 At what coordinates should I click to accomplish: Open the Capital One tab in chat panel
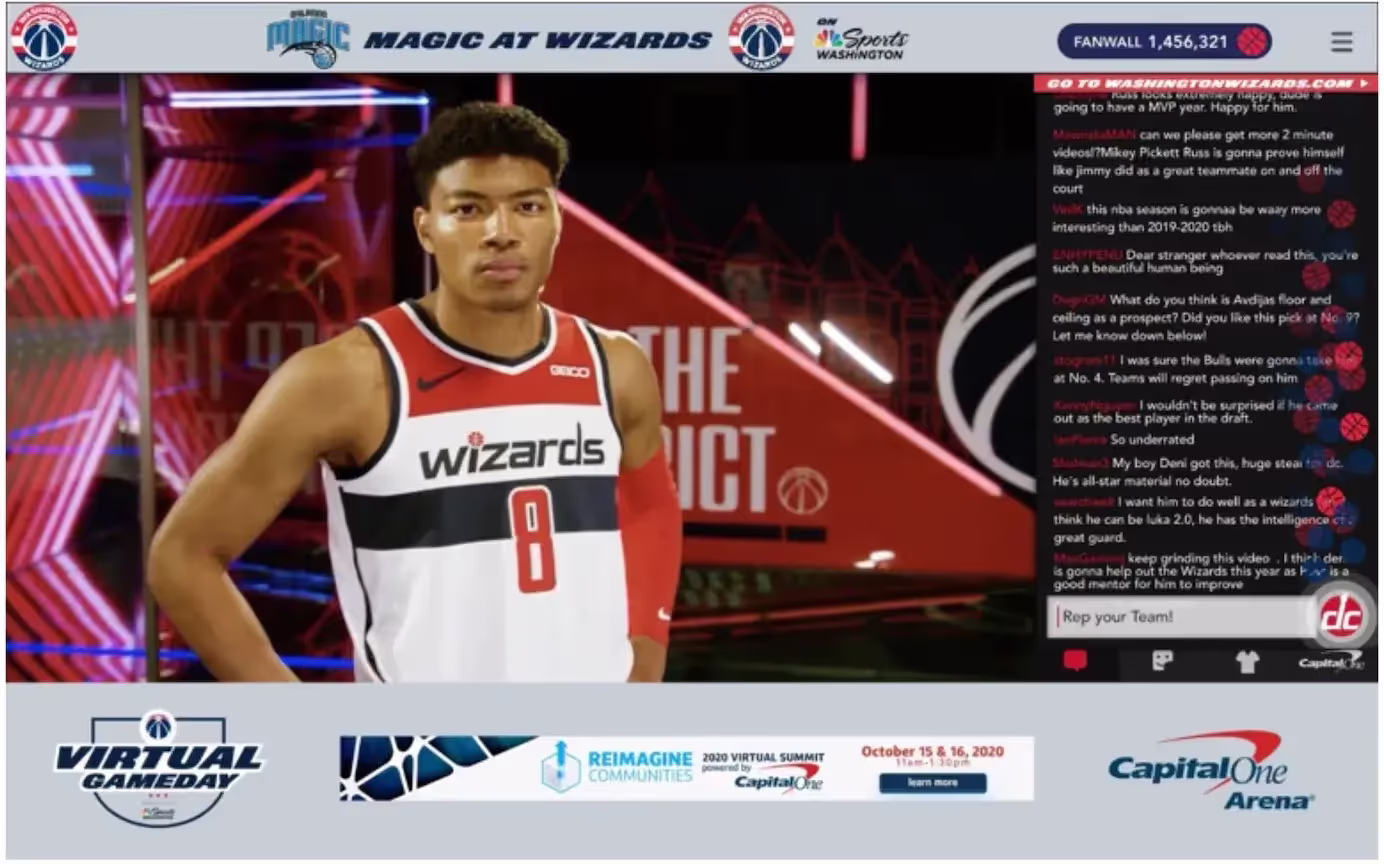1330,661
